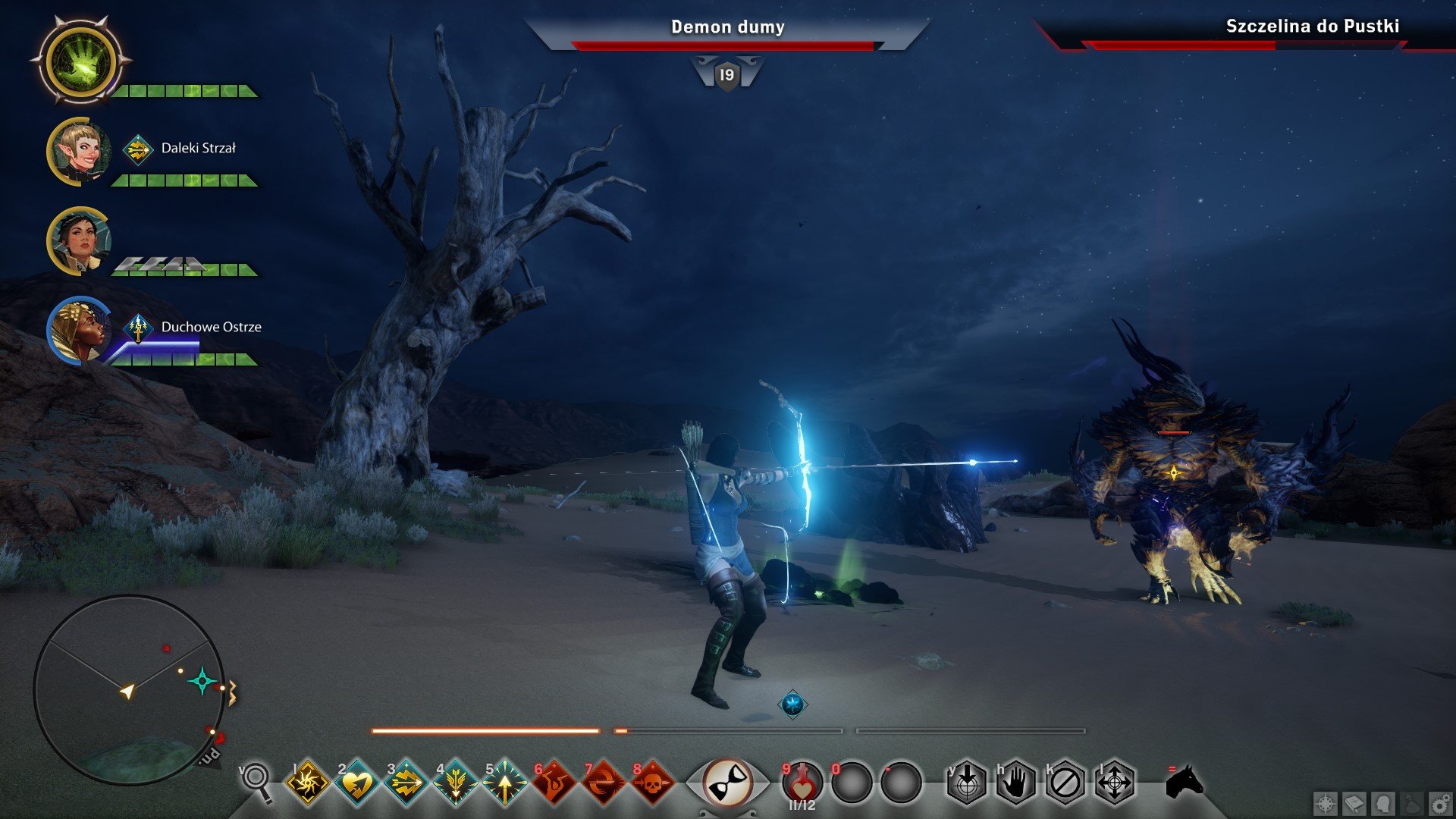Open the gear settings menu
The height and width of the screenshot is (819, 1456).
[1440, 804]
